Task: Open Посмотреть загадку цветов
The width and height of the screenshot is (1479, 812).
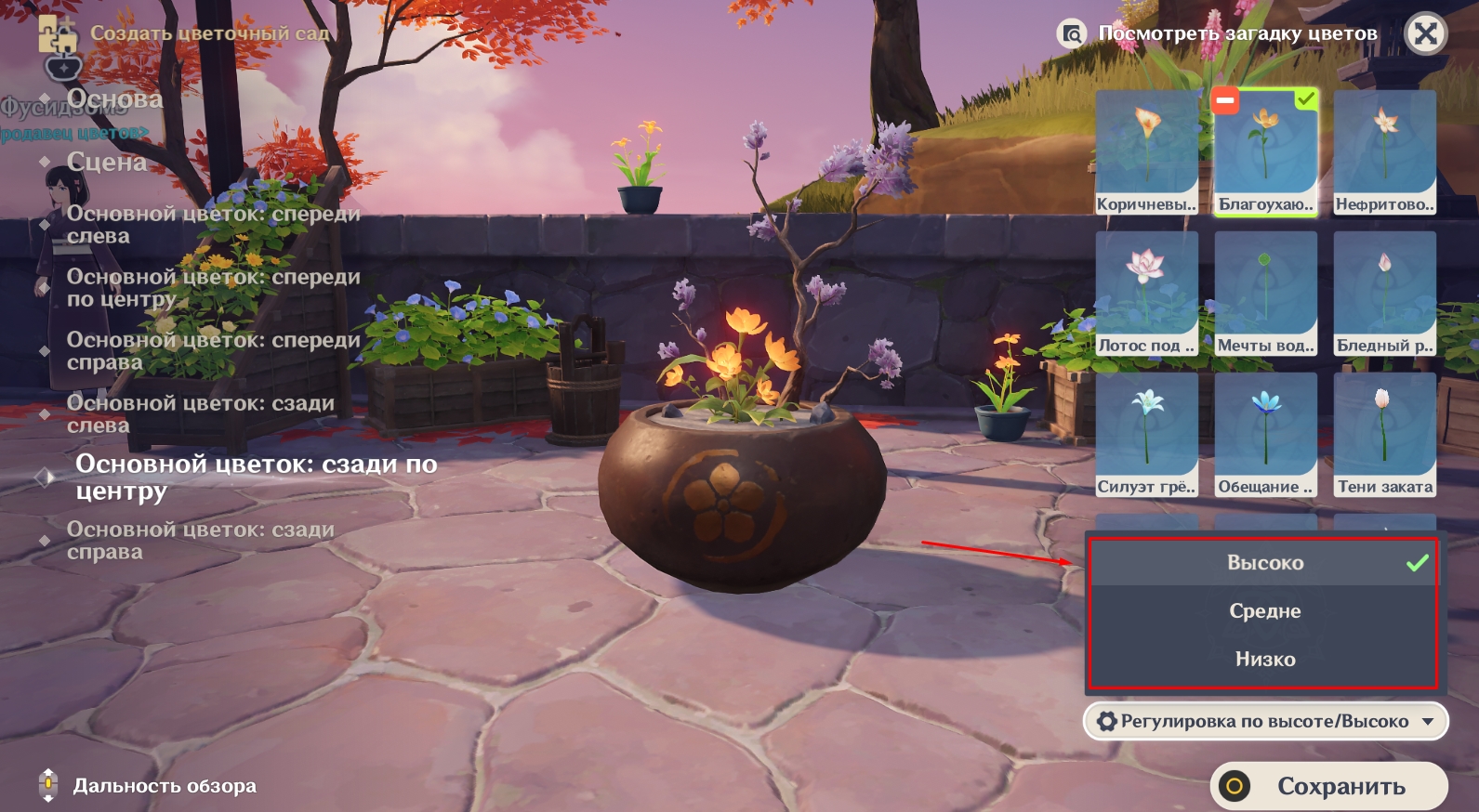Action: 1220,34
